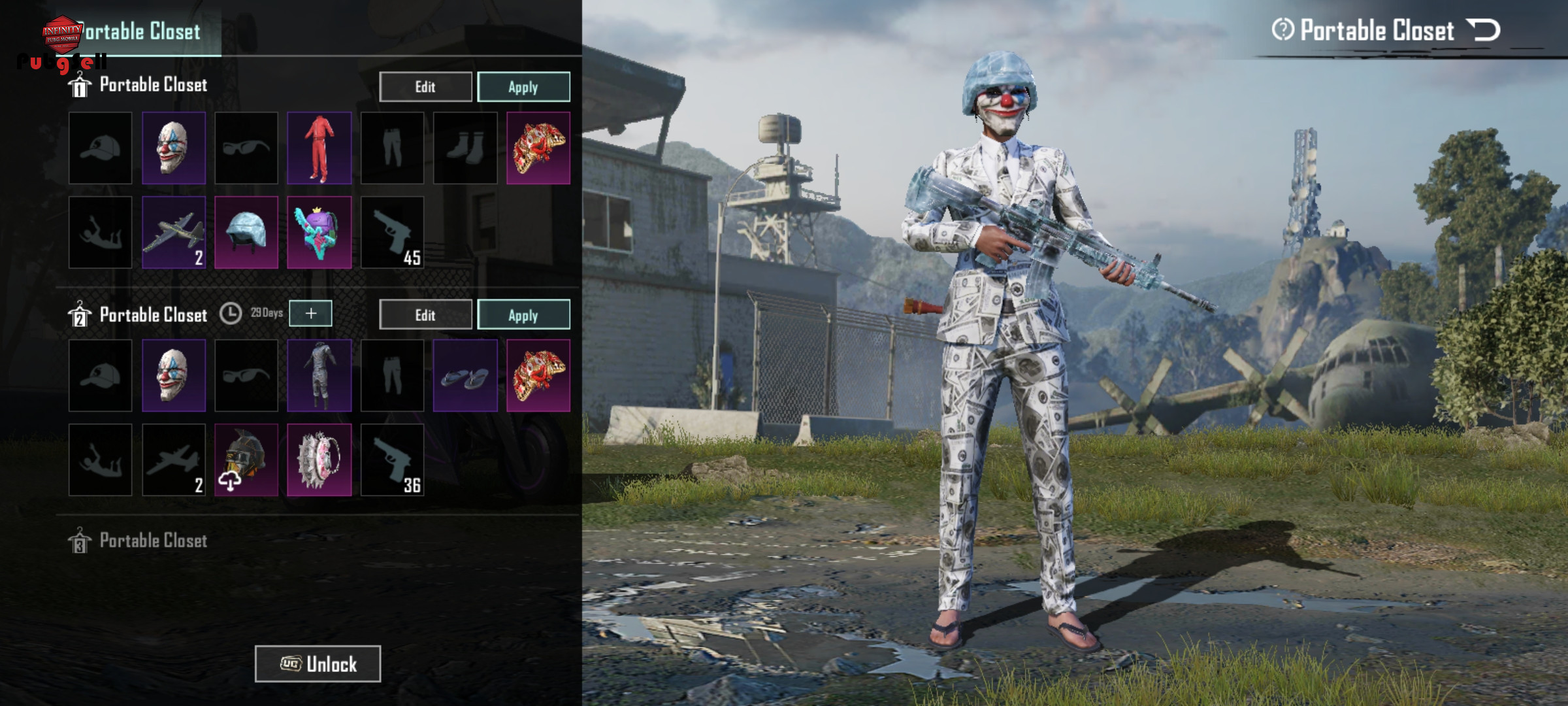
Task: Select the colored airplane finish slot
Action: point(173,232)
